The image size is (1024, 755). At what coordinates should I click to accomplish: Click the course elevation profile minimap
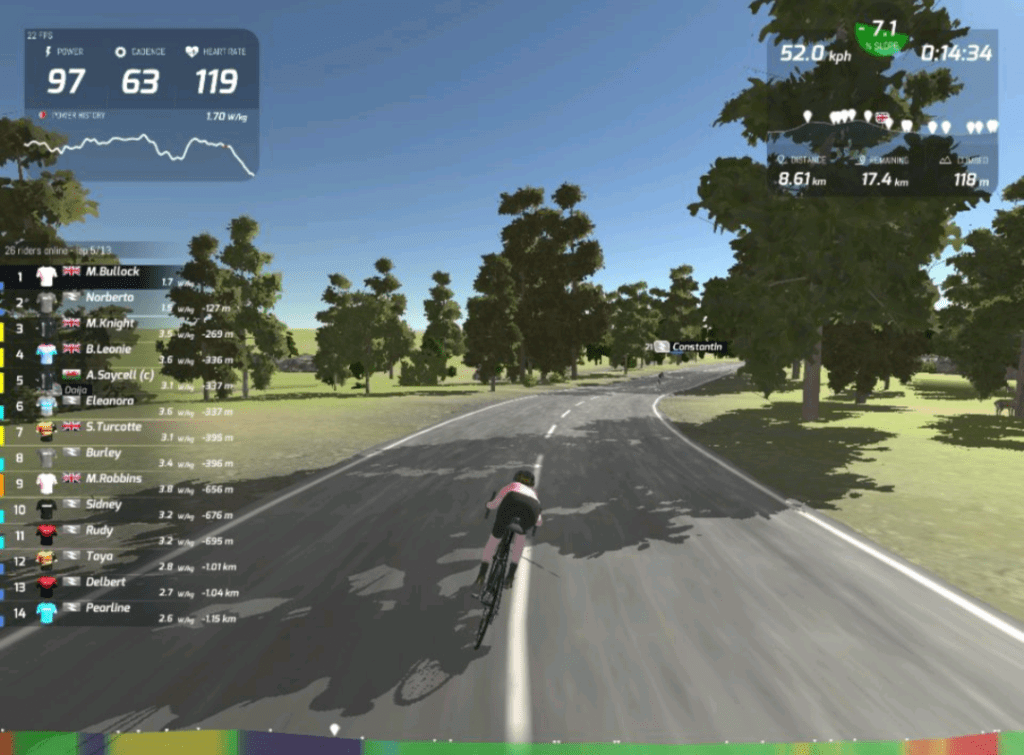coord(882,132)
